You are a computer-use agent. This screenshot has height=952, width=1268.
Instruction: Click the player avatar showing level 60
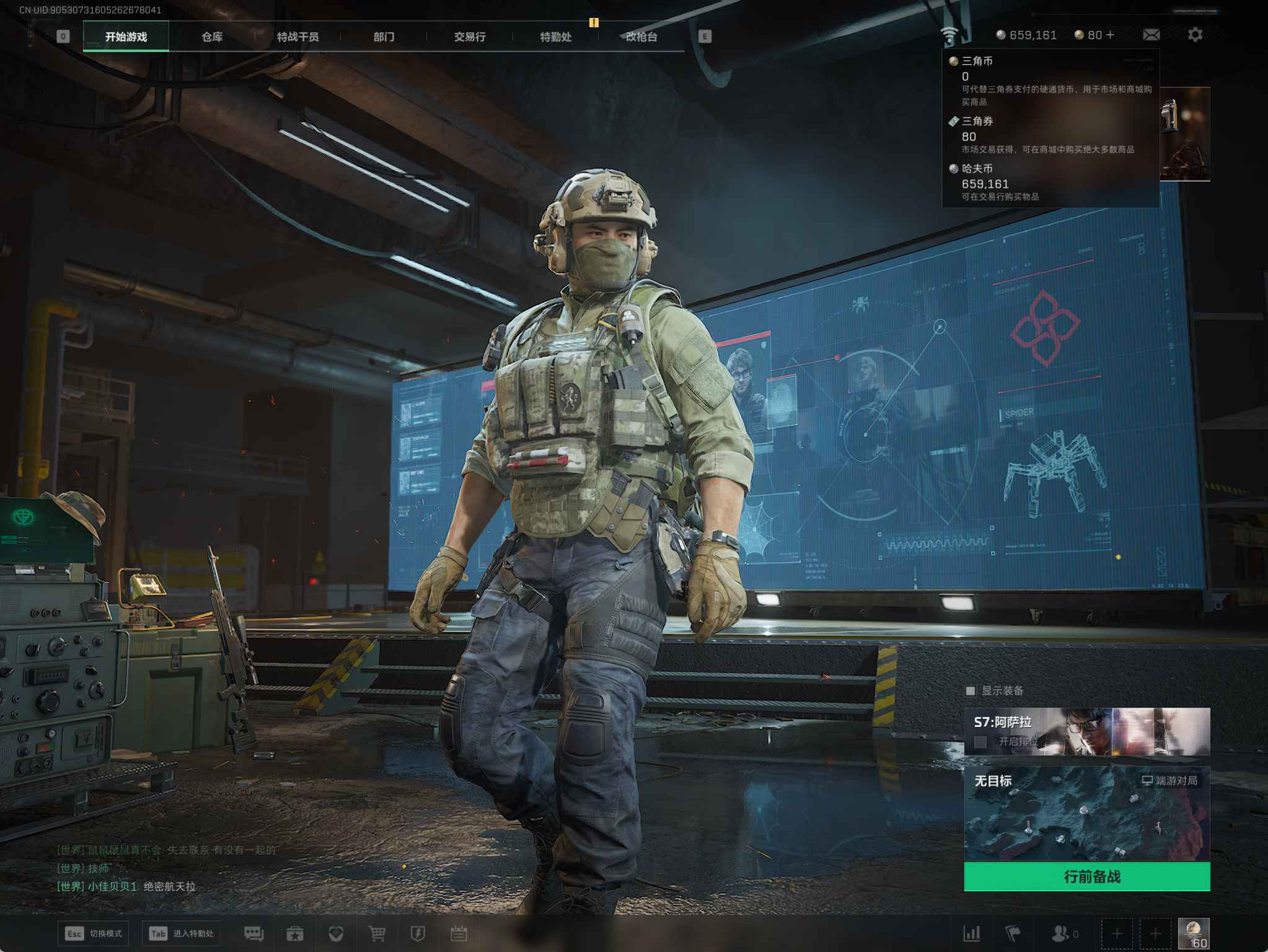[x=1193, y=933]
